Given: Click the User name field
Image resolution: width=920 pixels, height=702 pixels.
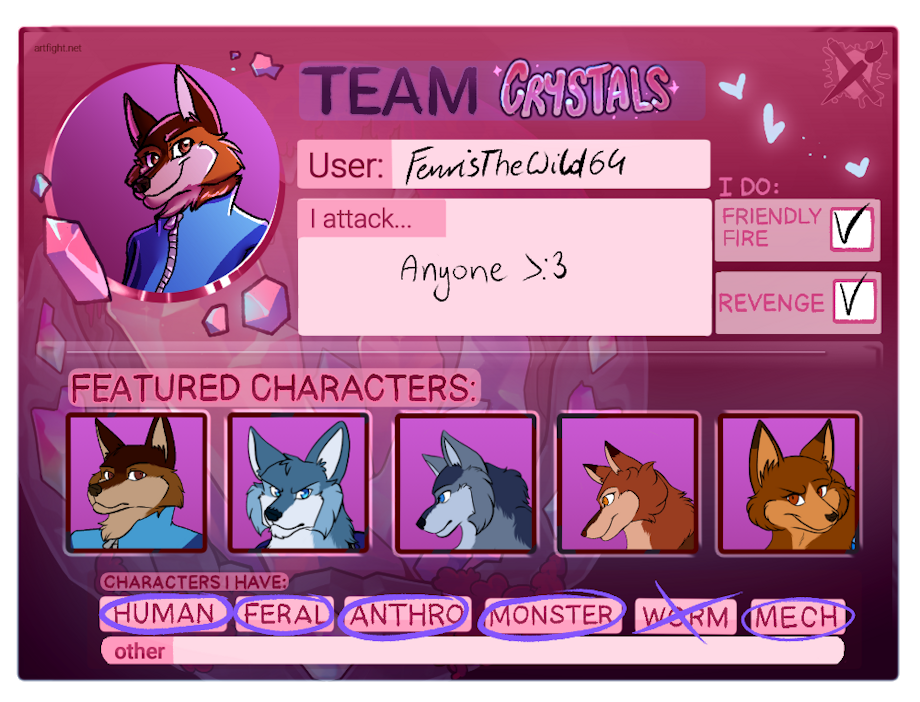Looking at the screenshot, I should click(x=550, y=165).
